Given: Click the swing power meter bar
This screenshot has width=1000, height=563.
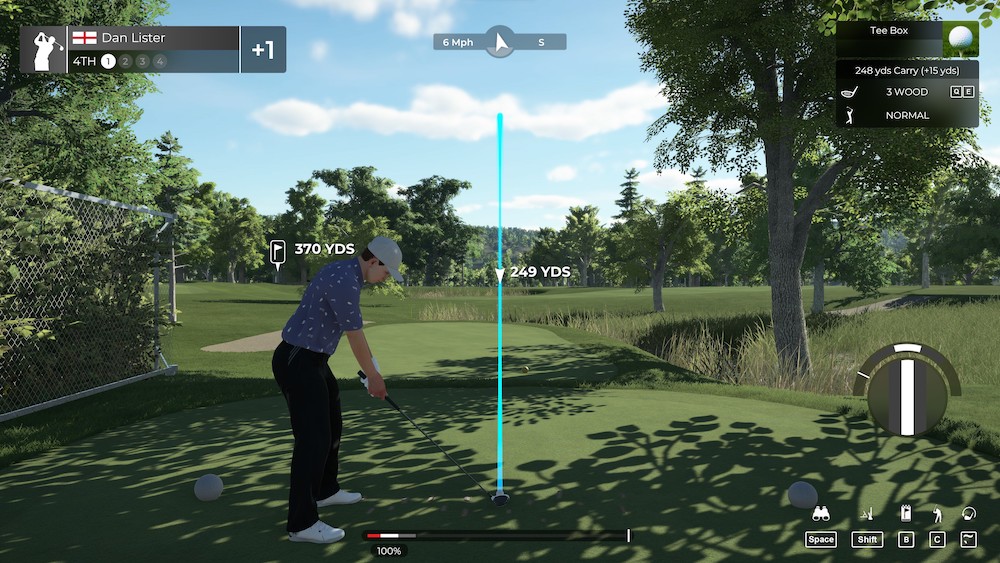Looking at the screenshot, I should 497,536.
